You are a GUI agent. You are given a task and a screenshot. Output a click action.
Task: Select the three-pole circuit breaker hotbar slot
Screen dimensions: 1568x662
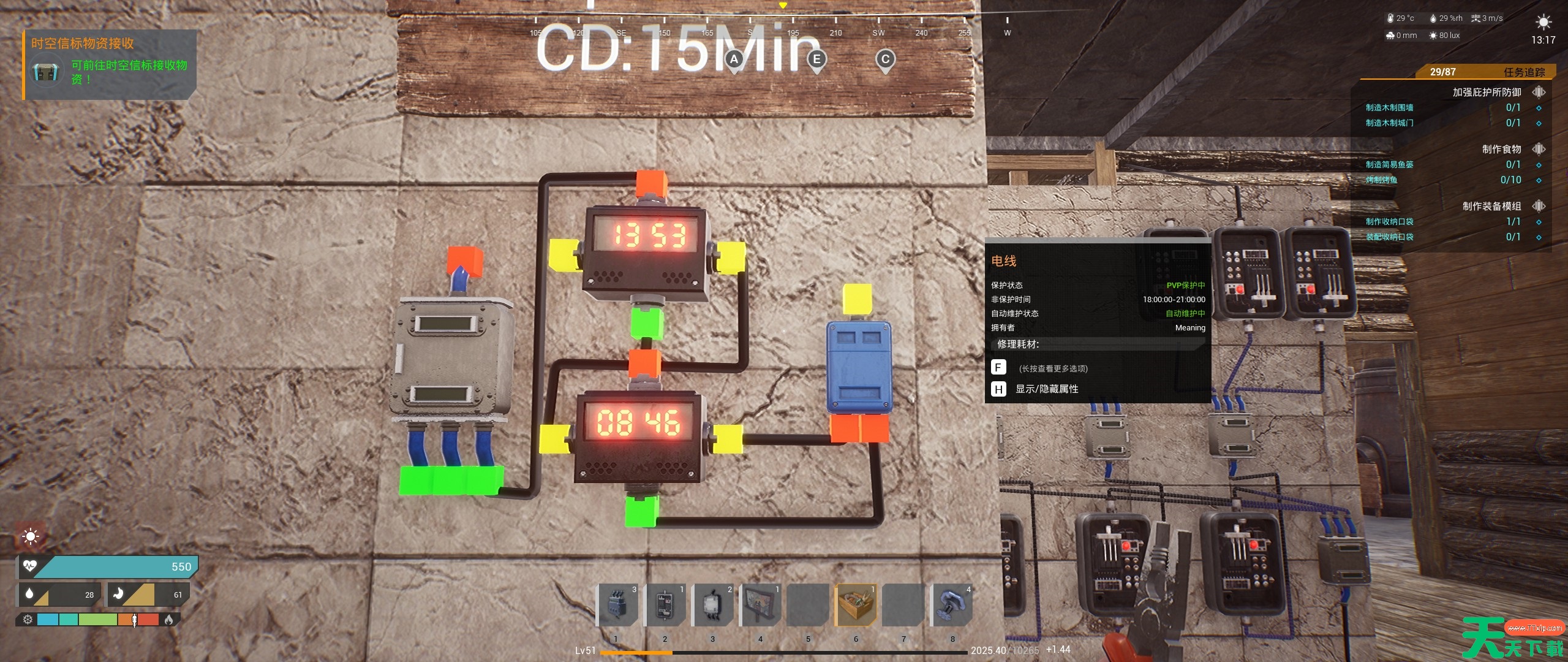pyautogui.click(x=616, y=604)
